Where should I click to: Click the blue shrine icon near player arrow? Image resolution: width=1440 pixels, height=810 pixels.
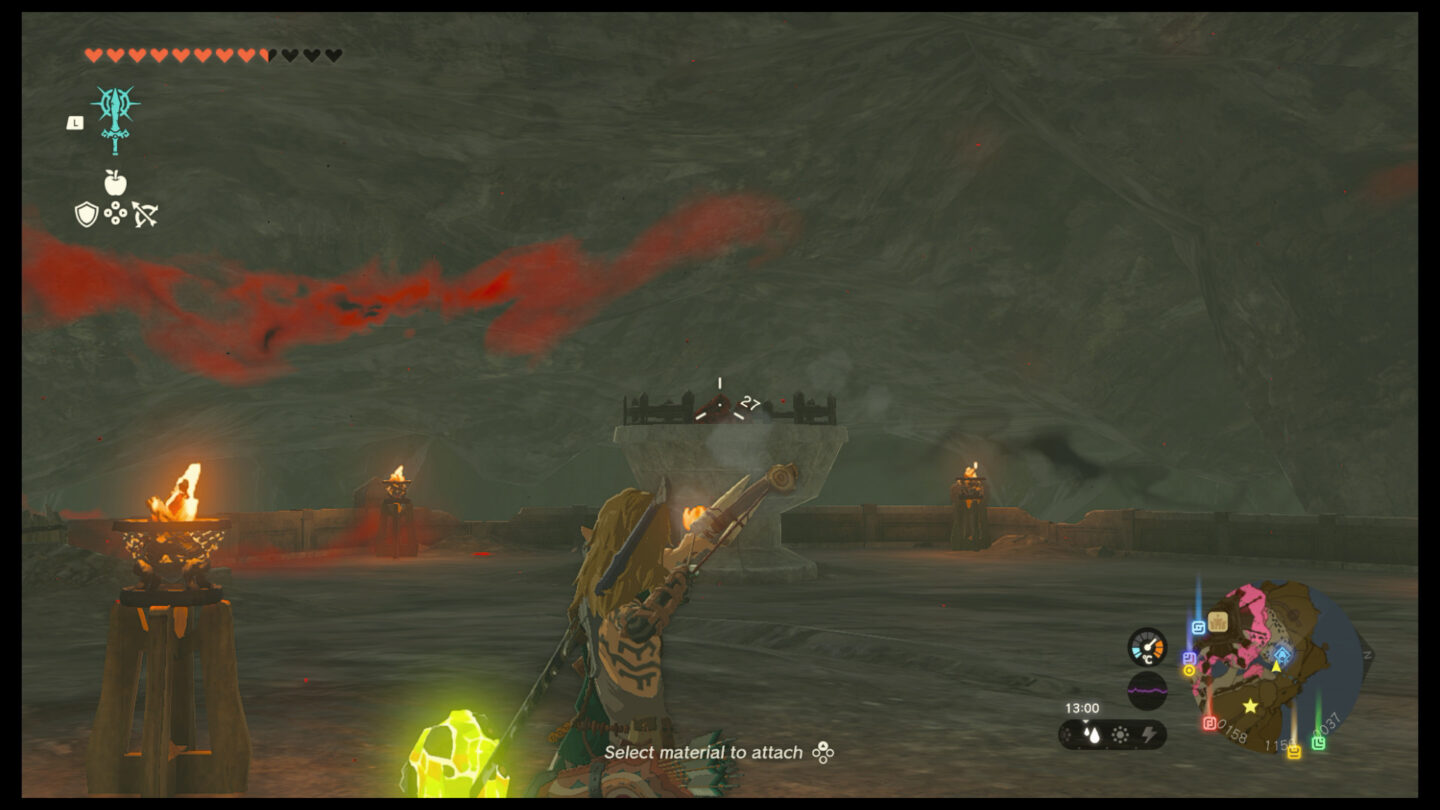point(1282,653)
